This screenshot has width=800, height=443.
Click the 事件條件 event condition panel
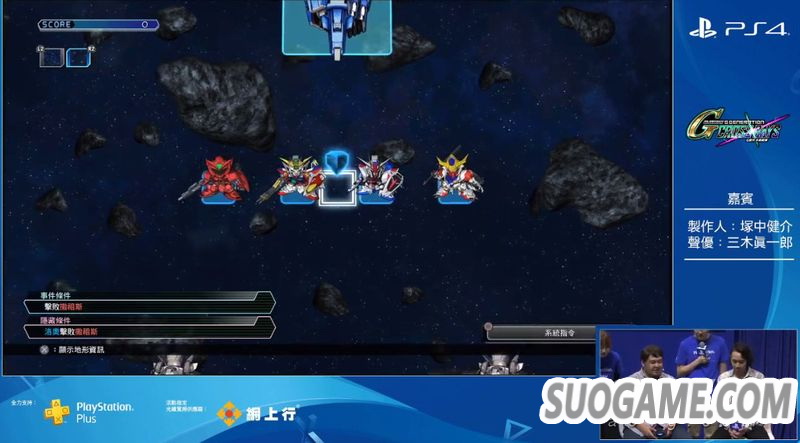click(x=150, y=302)
